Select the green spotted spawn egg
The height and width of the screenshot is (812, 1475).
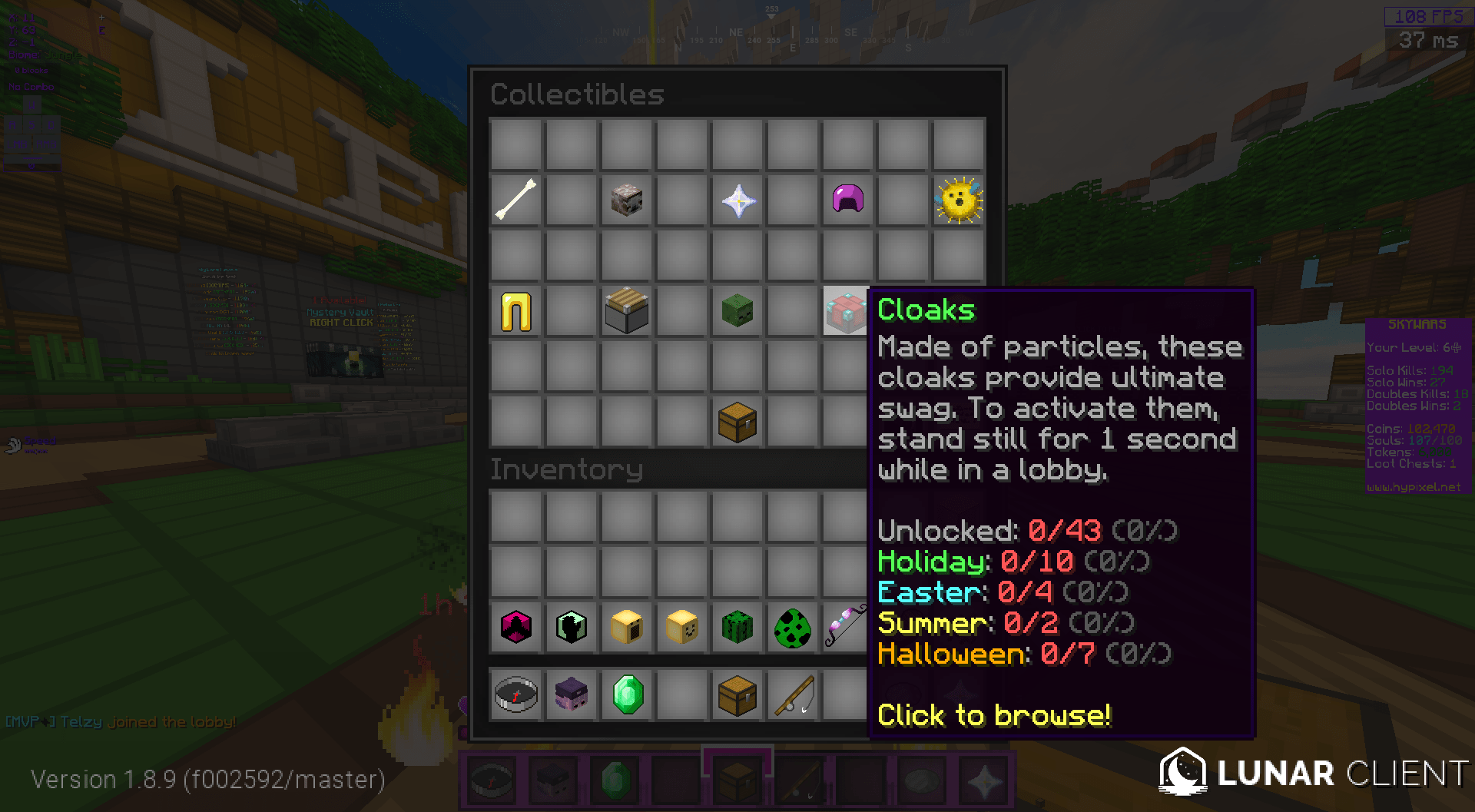click(x=791, y=628)
